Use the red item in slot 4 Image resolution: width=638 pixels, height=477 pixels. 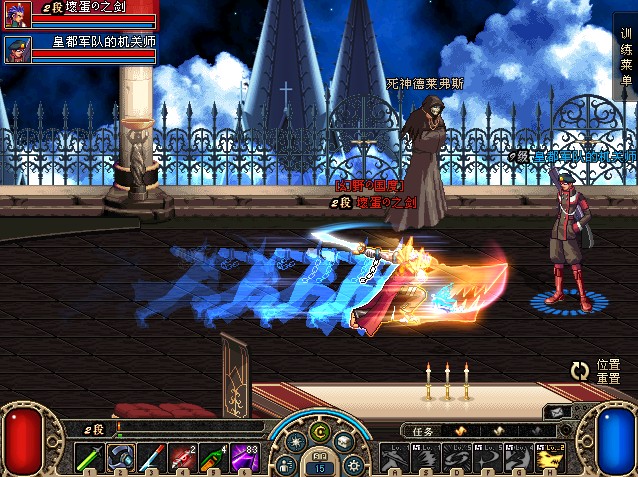(186, 456)
